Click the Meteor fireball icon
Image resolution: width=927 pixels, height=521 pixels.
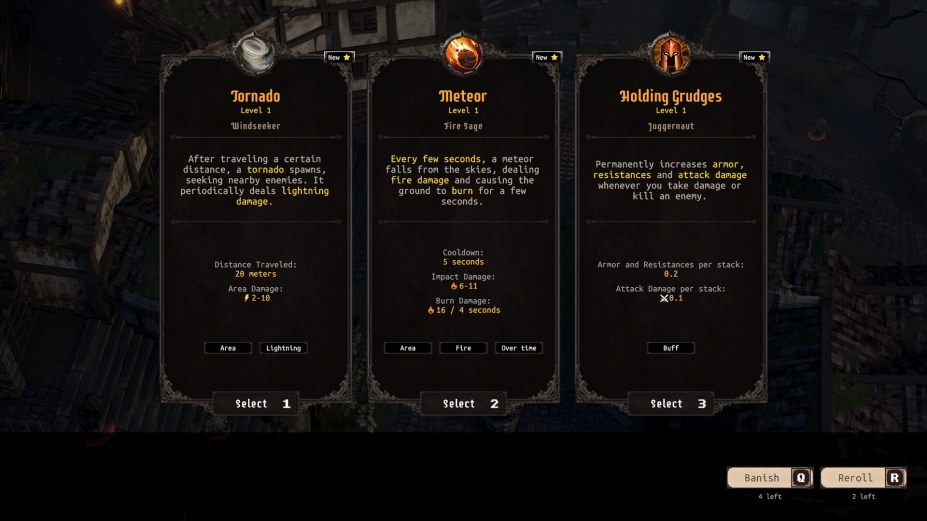point(463,53)
